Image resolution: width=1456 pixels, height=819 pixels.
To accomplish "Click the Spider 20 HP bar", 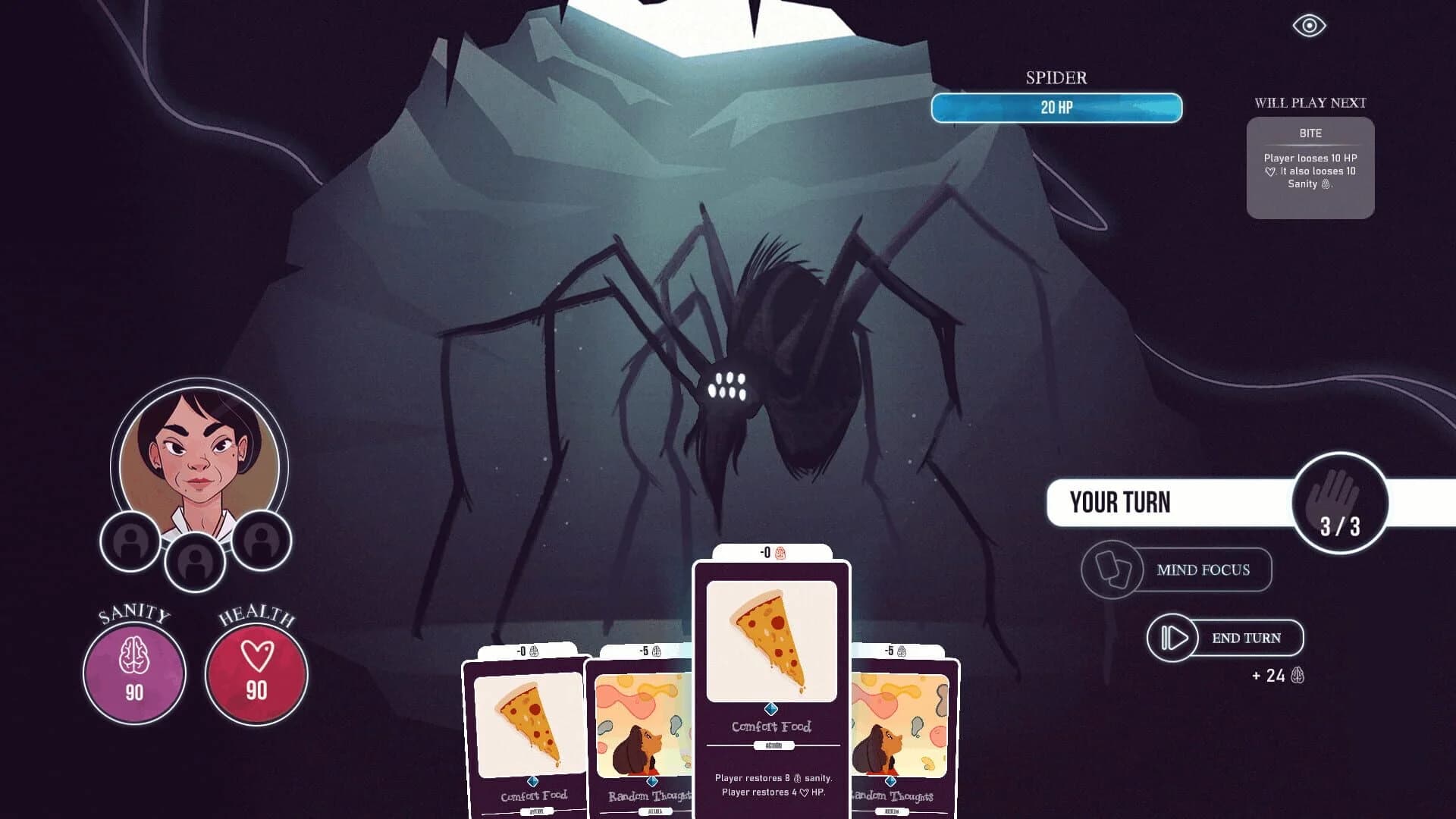I will point(1056,108).
